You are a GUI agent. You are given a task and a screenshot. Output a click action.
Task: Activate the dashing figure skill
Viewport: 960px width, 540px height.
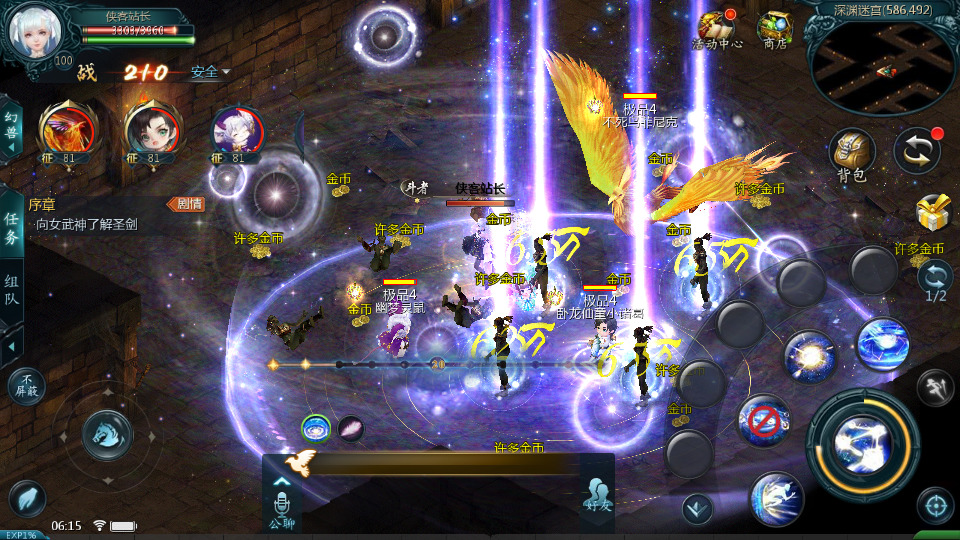point(776,498)
